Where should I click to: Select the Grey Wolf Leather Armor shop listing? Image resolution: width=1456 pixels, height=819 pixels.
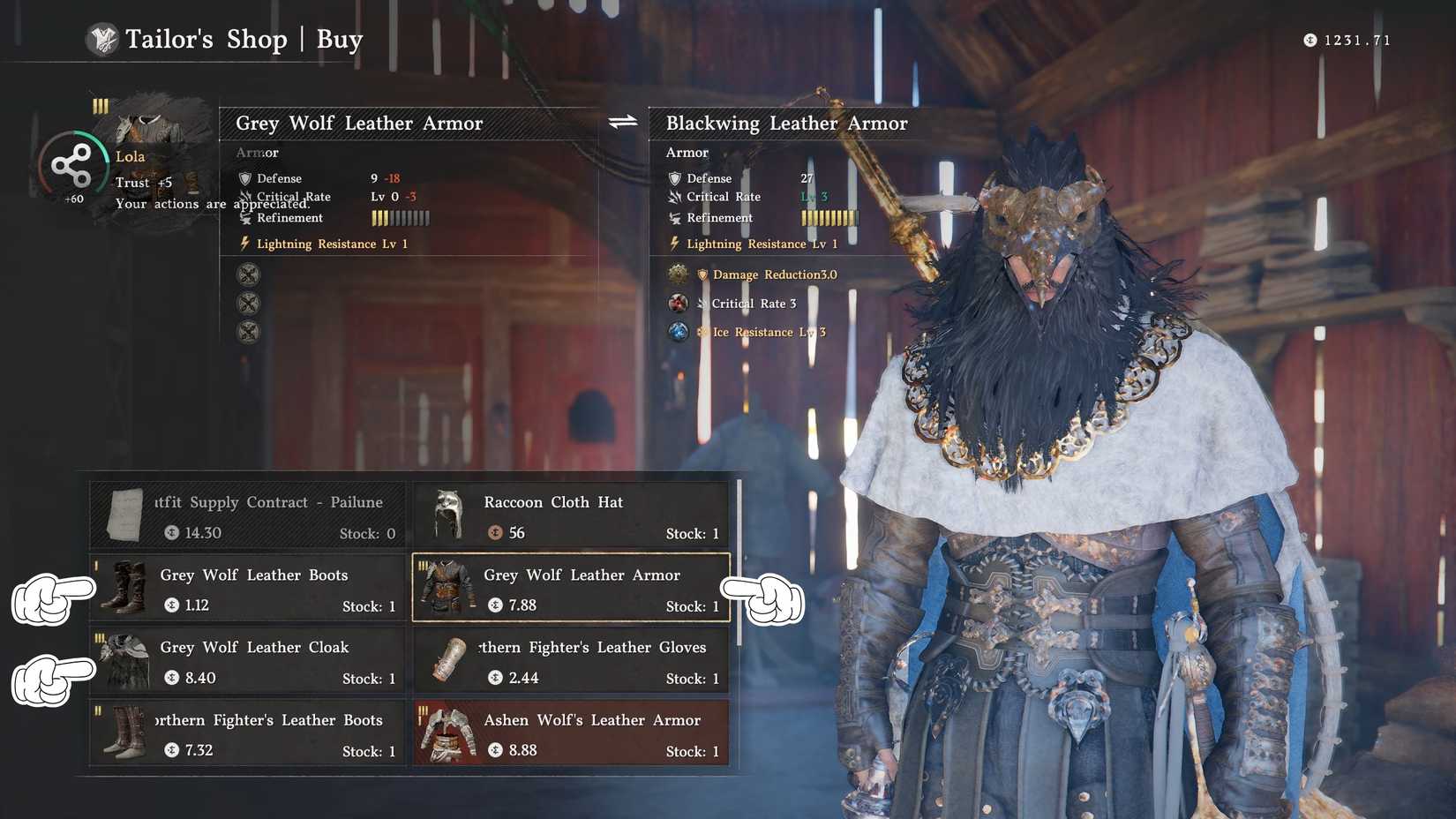coord(571,587)
